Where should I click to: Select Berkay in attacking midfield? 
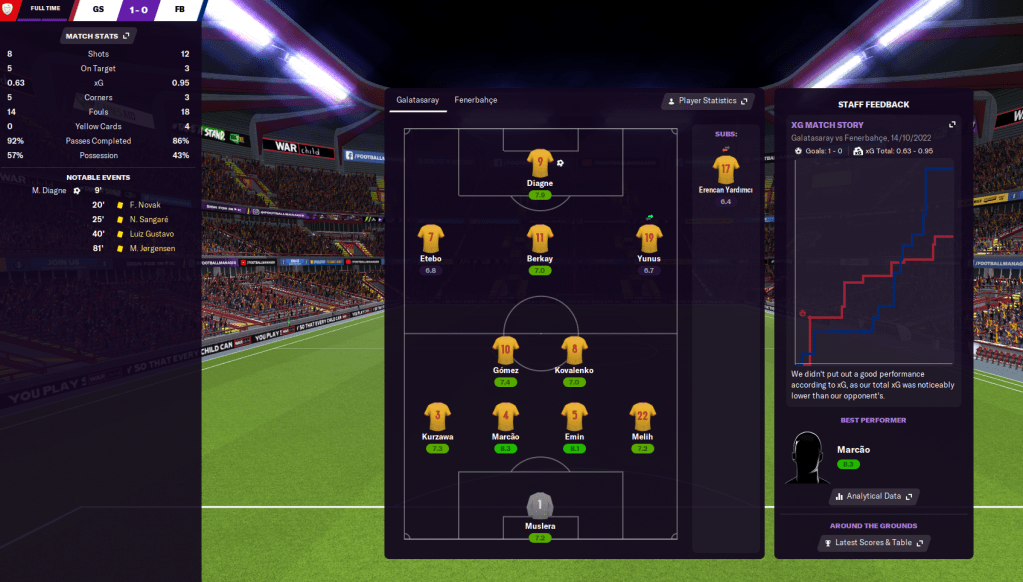(x=540, y=238)
